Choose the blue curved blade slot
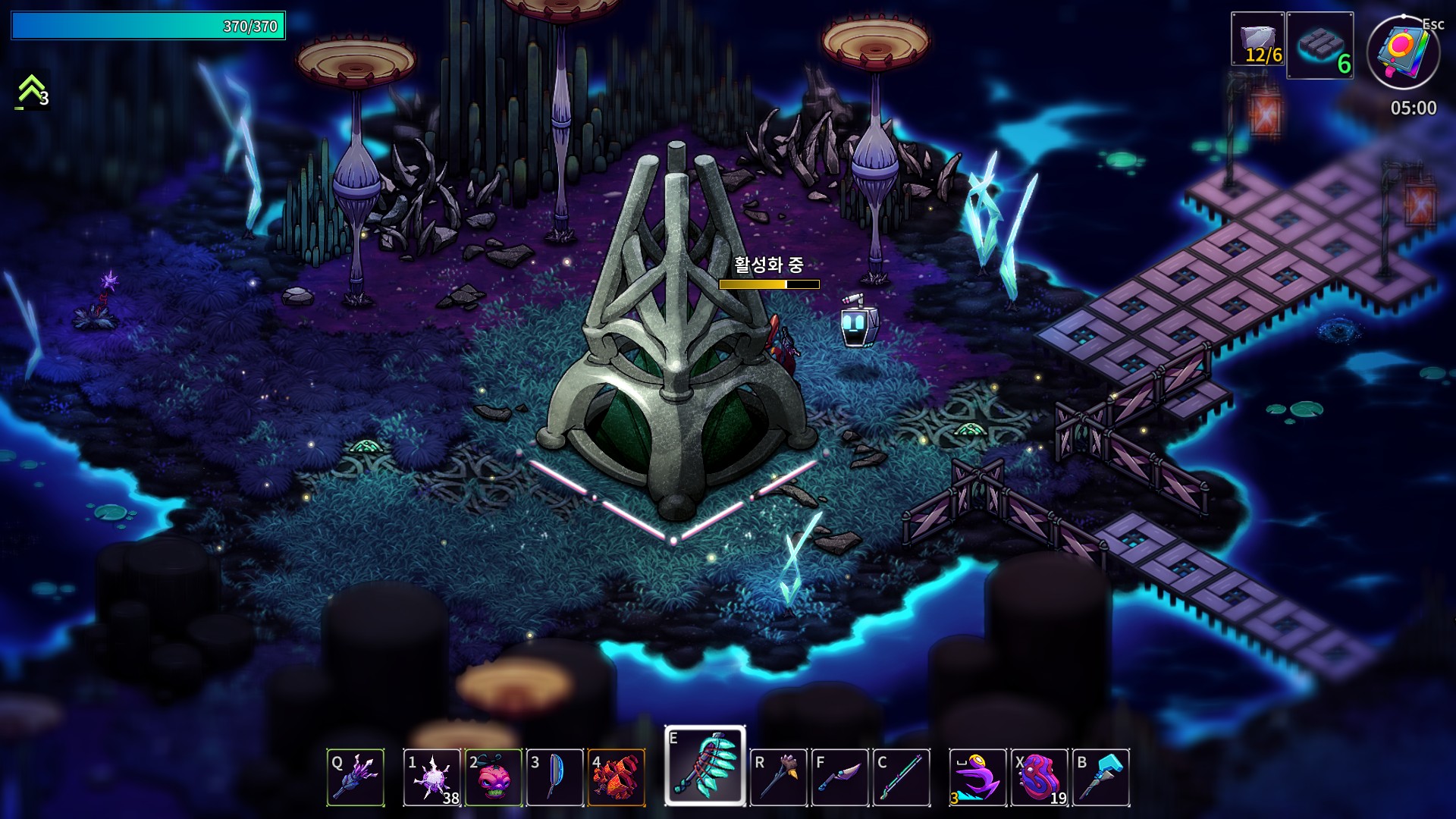1456x819 pixels. 555,777
